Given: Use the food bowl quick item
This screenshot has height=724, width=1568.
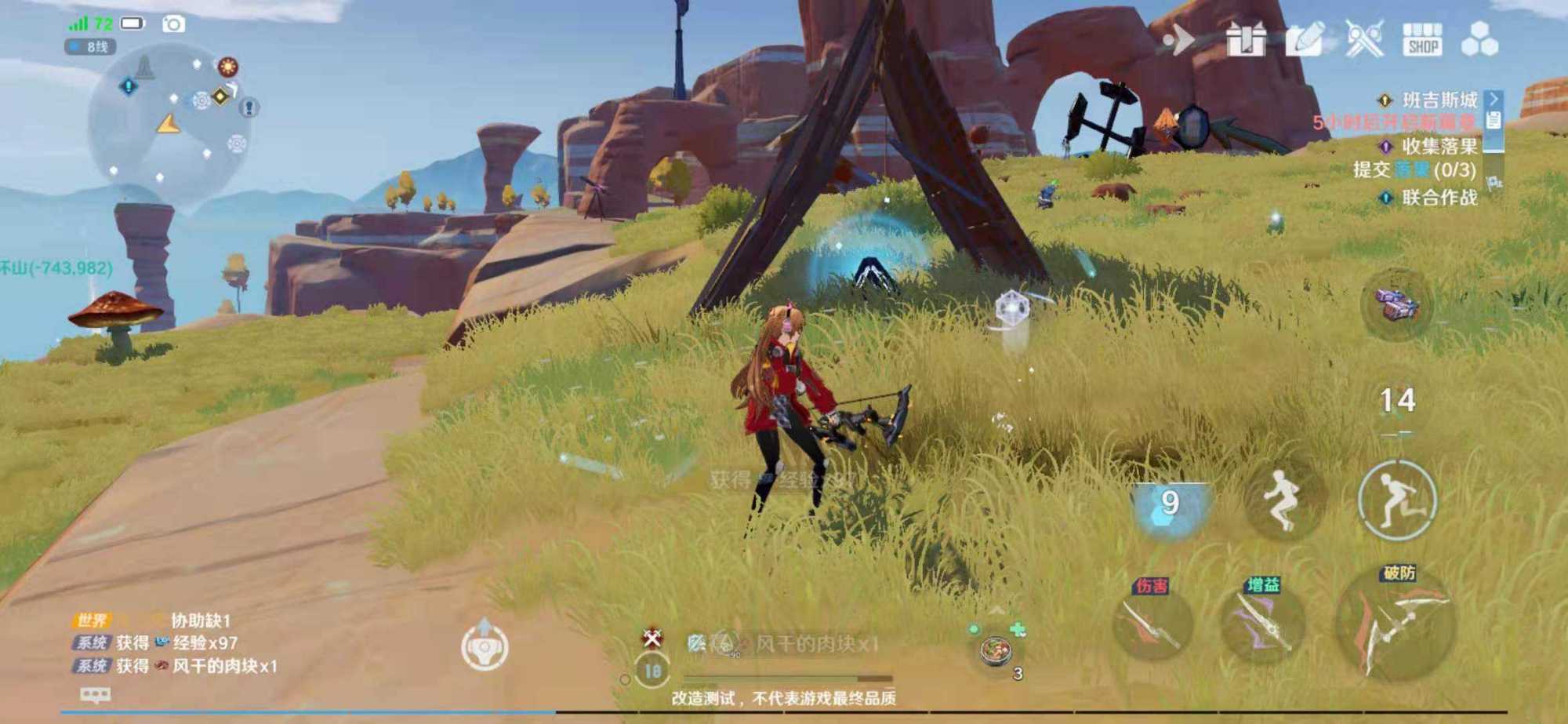Looking at the screenshot, I should tap(996, 651).
